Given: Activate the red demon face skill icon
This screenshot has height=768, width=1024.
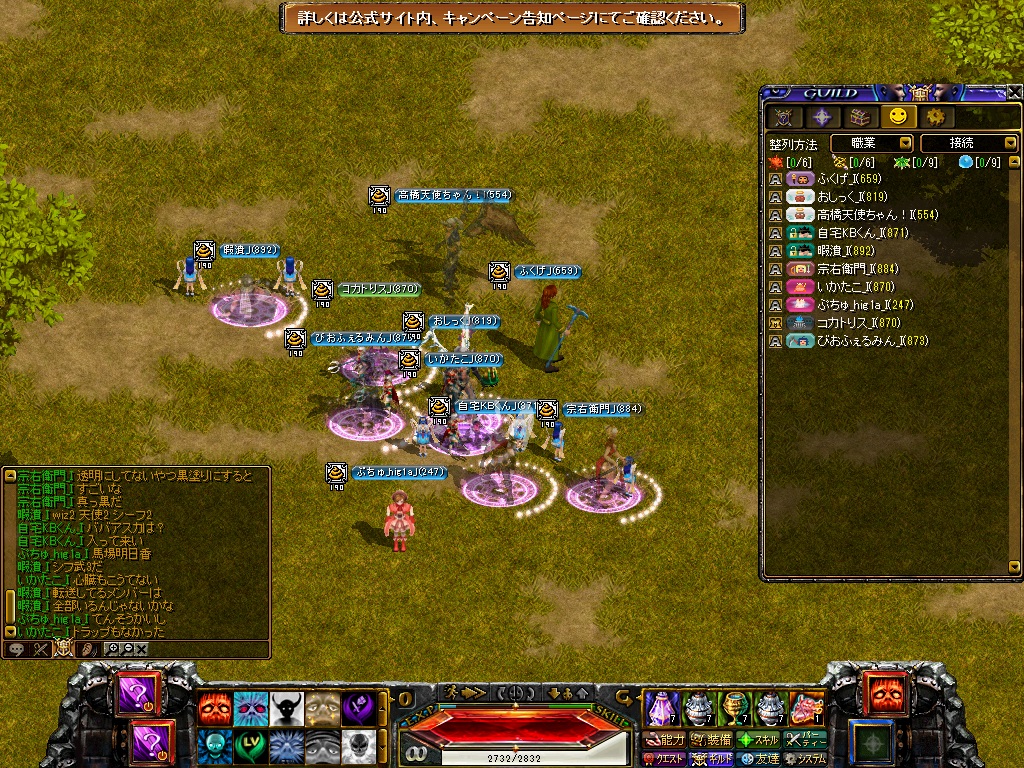Looking at the screenshot, I should 212,708.
